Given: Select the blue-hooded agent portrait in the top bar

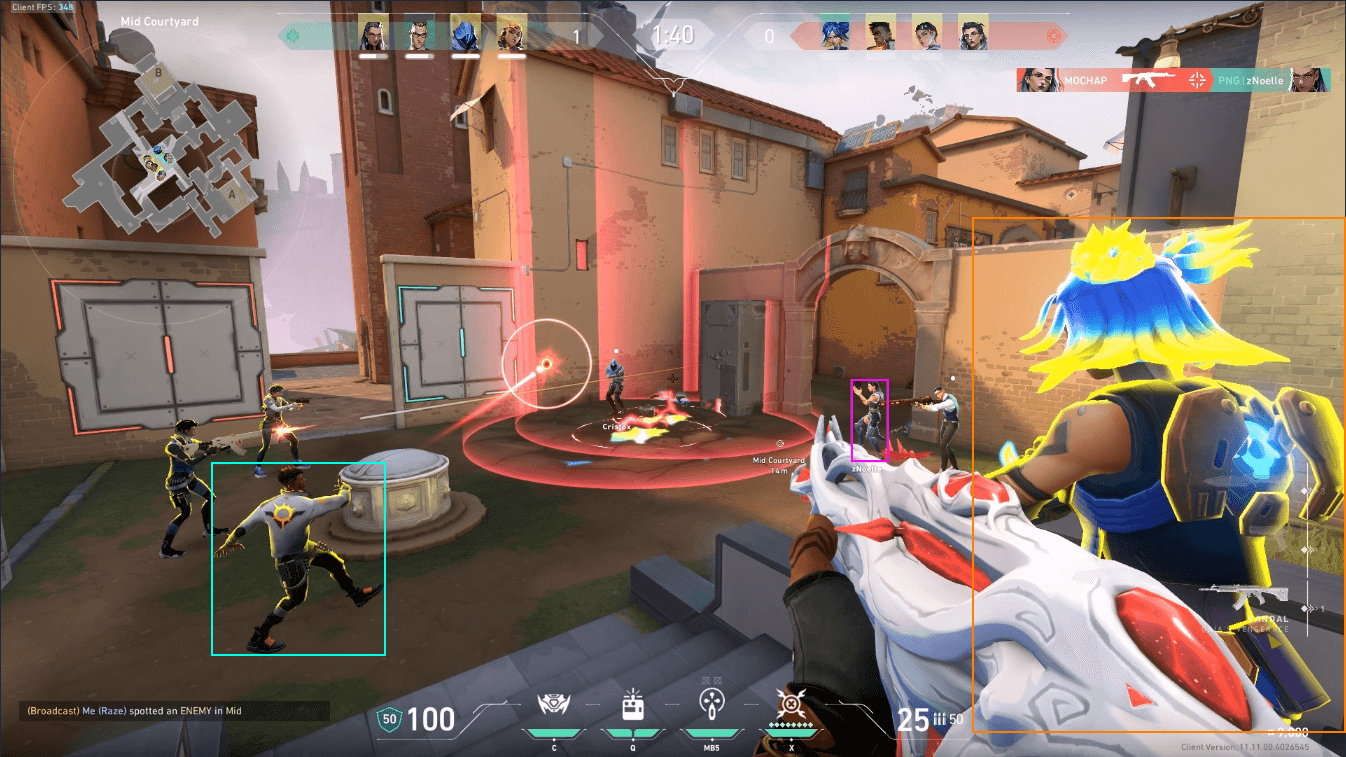Looking at the screenshot, I should [x=465, y=35].
